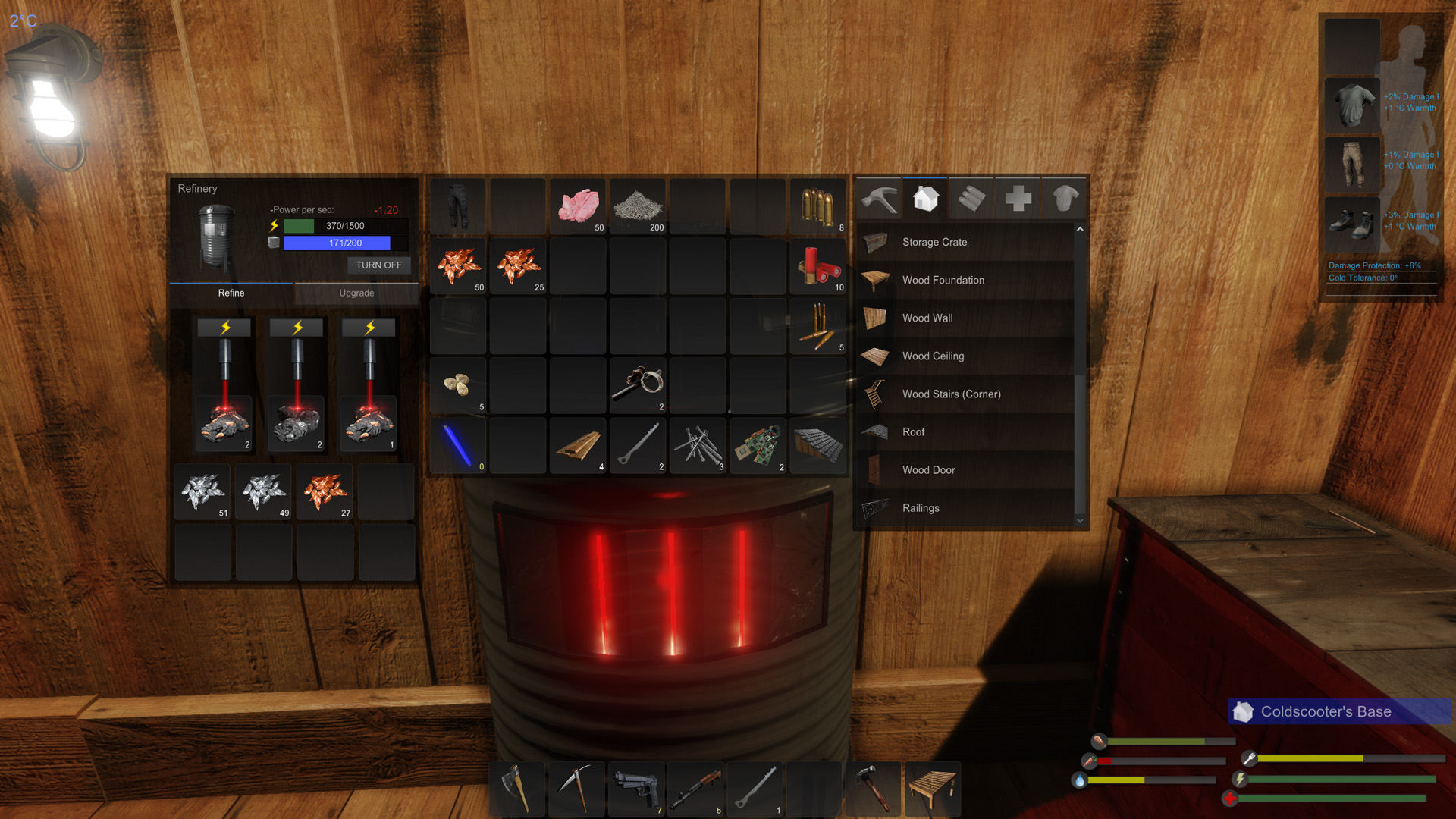Open the clothing shirt crafting category
1456x819 pixels.
click(x=1065, y=199)
